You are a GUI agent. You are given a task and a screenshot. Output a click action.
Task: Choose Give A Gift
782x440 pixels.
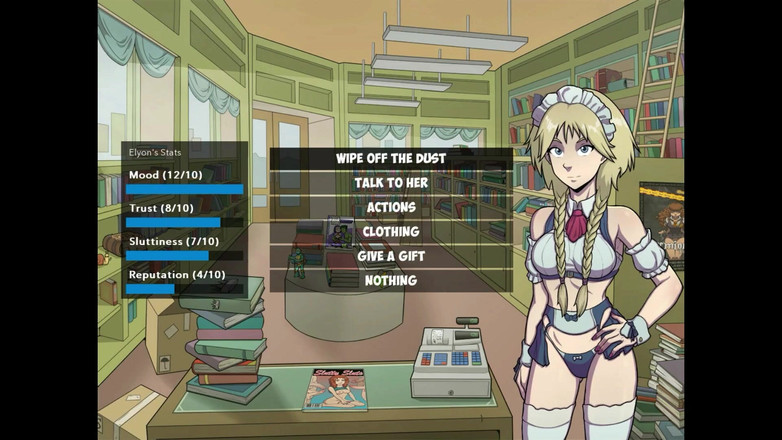(390, 256)
